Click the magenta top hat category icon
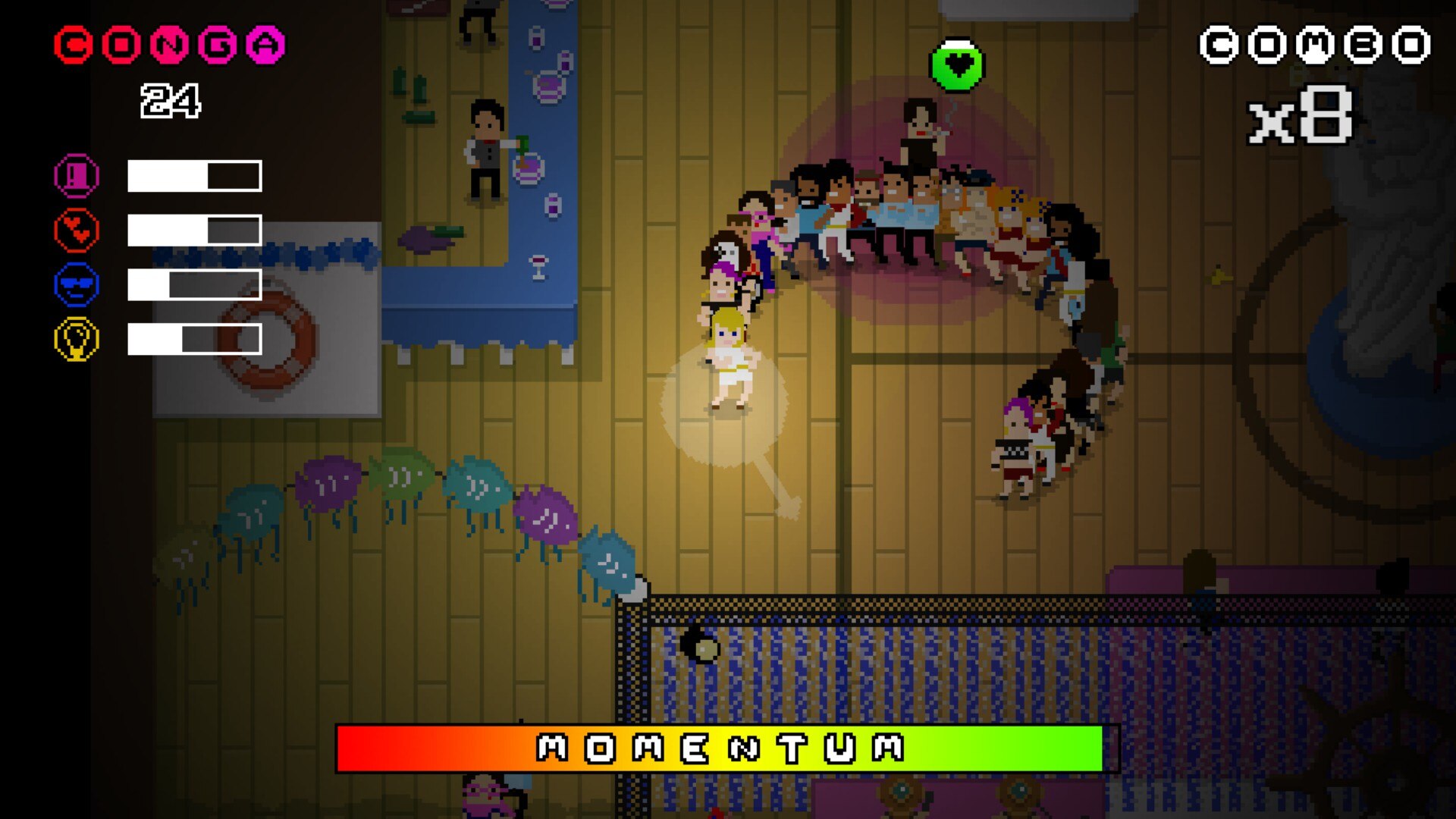 (77, 176)
